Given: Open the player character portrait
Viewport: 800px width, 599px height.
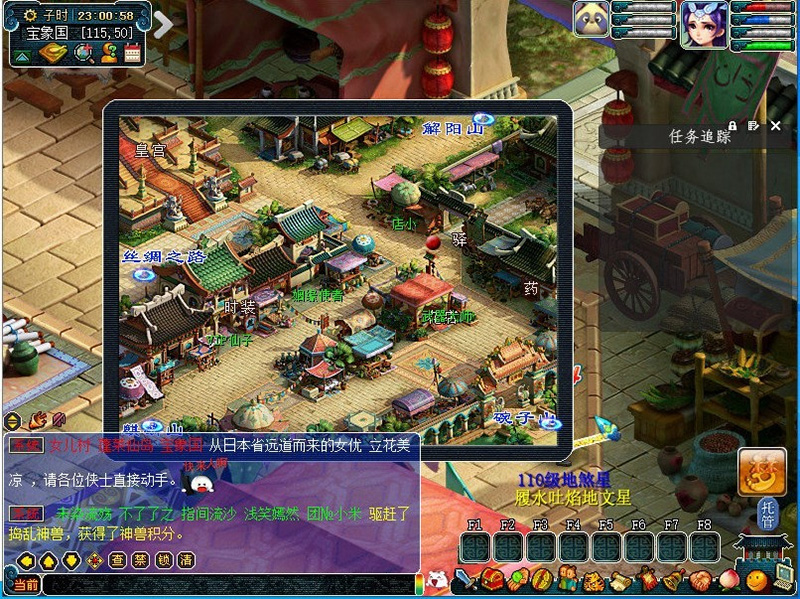Looking at the screenshot, I should [x=703, y=24].
